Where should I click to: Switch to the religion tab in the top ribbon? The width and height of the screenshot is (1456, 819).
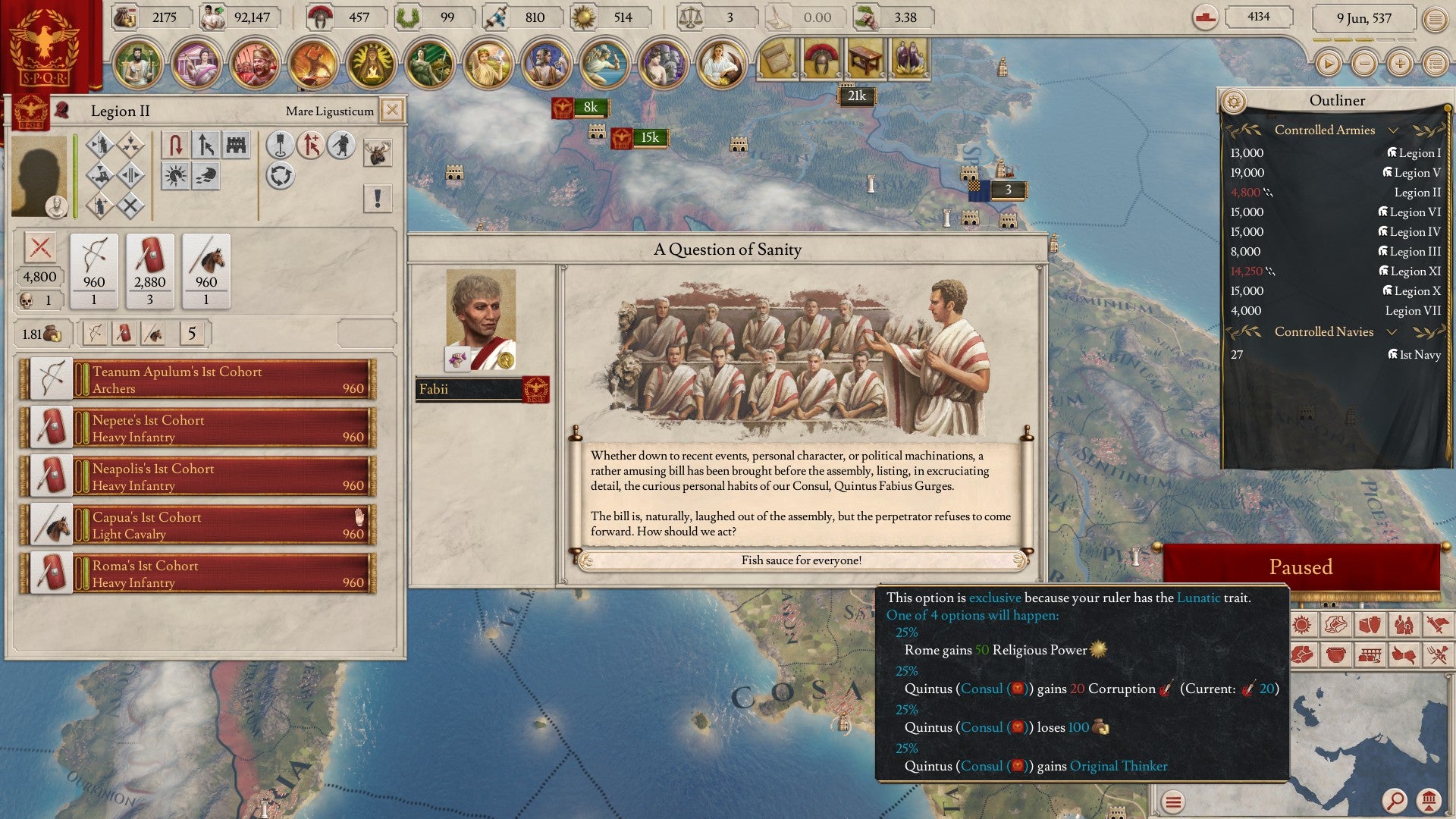tap(369, 64)
